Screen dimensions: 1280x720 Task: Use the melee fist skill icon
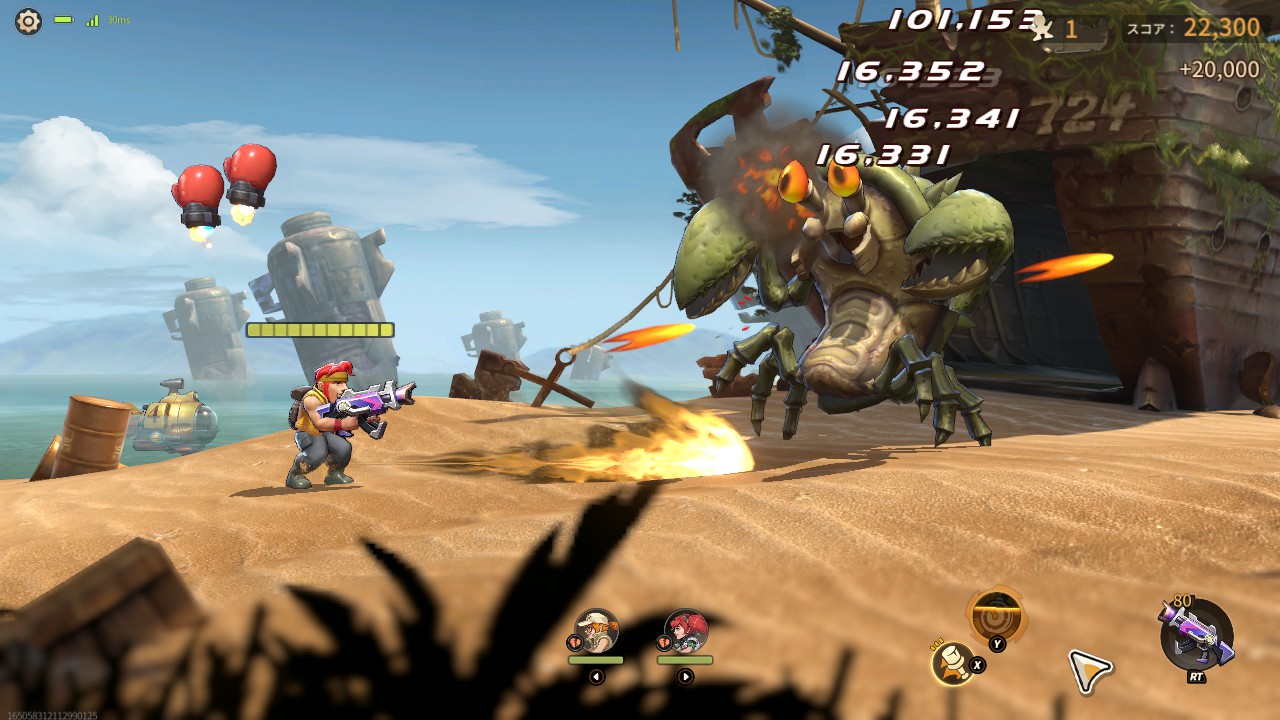[953, 662]
